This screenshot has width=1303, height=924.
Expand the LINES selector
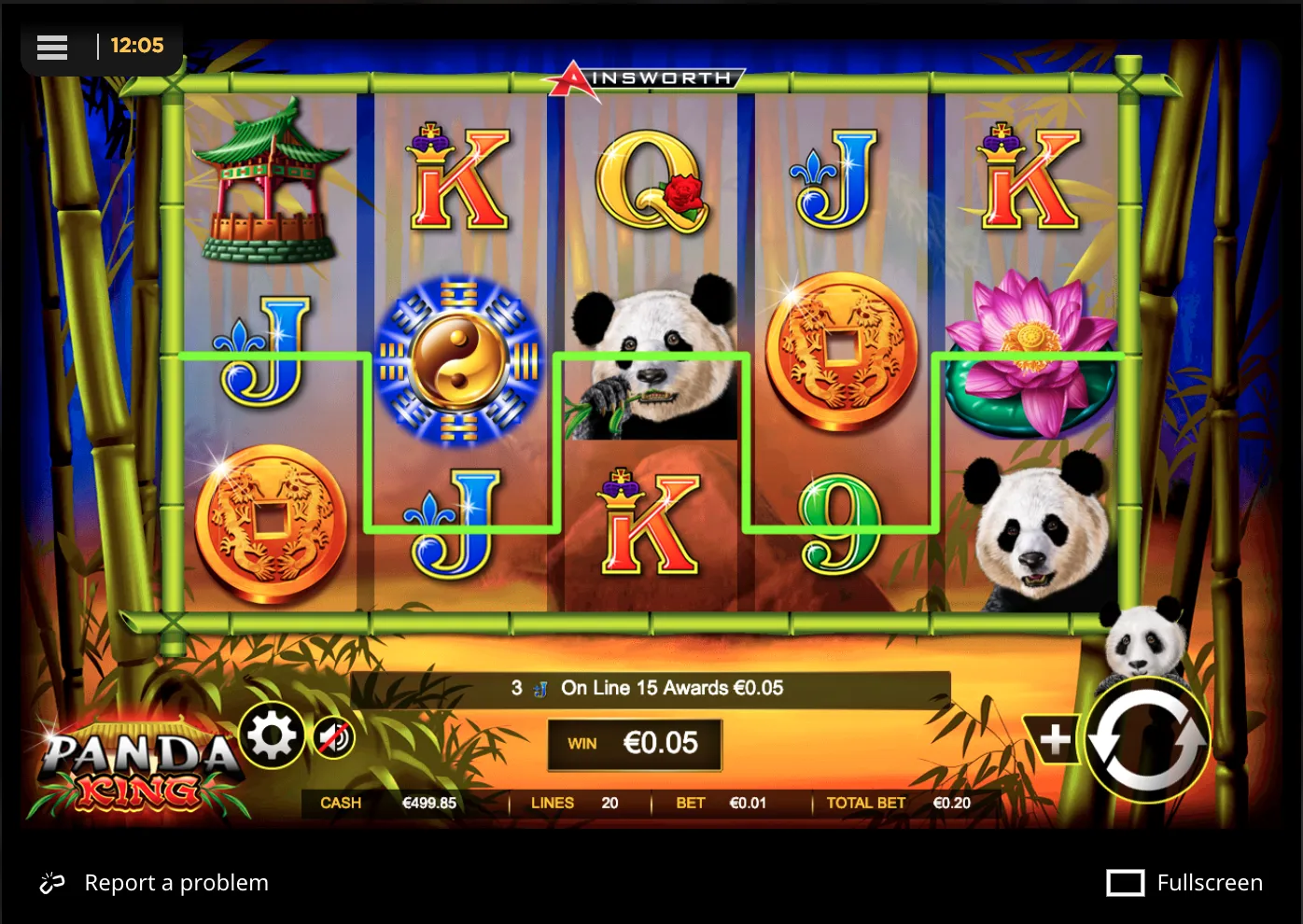[x=579, y=803]
